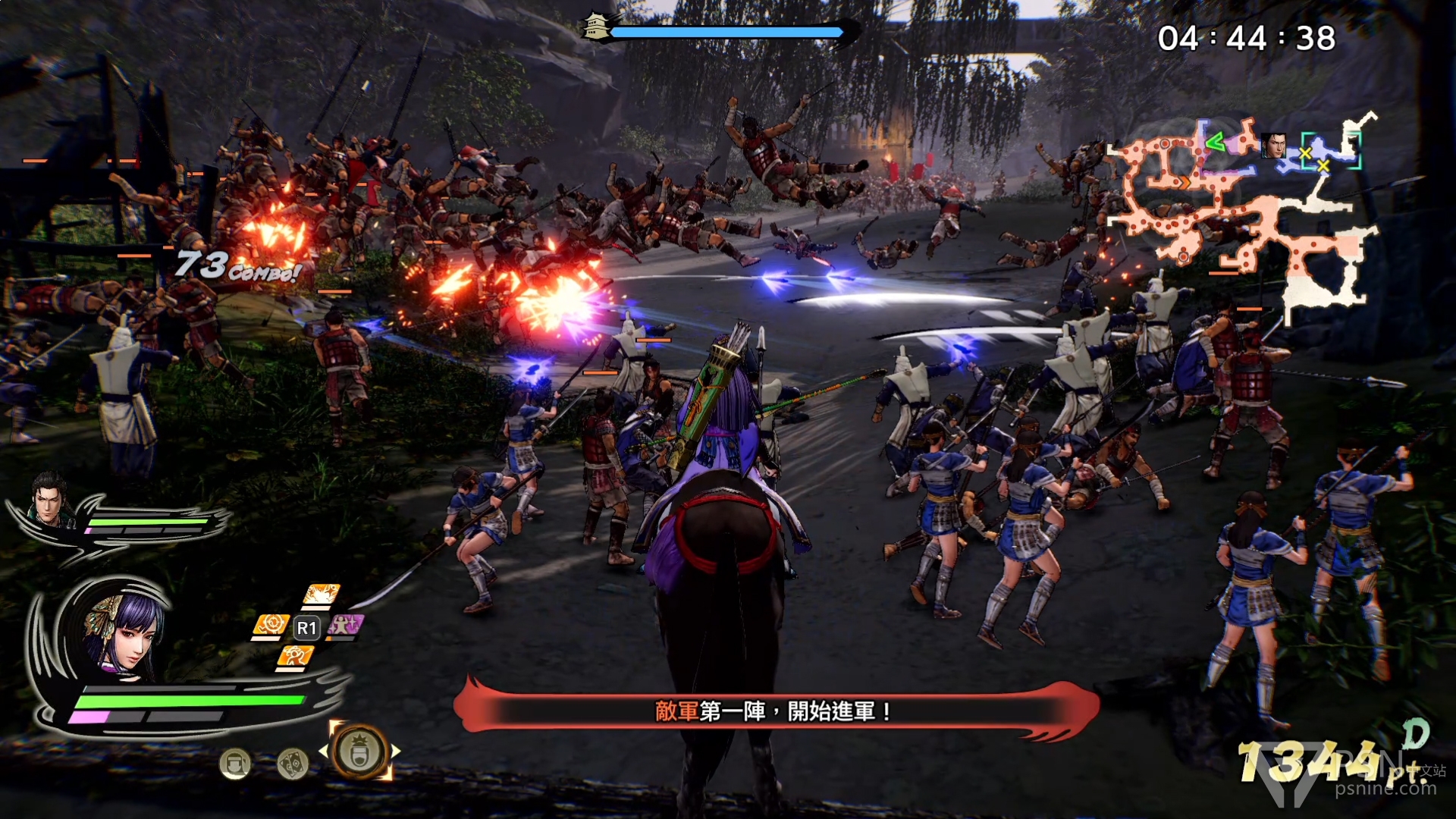
Task: Activate the purple sparkling figure skill
Action: click(345, 626)
